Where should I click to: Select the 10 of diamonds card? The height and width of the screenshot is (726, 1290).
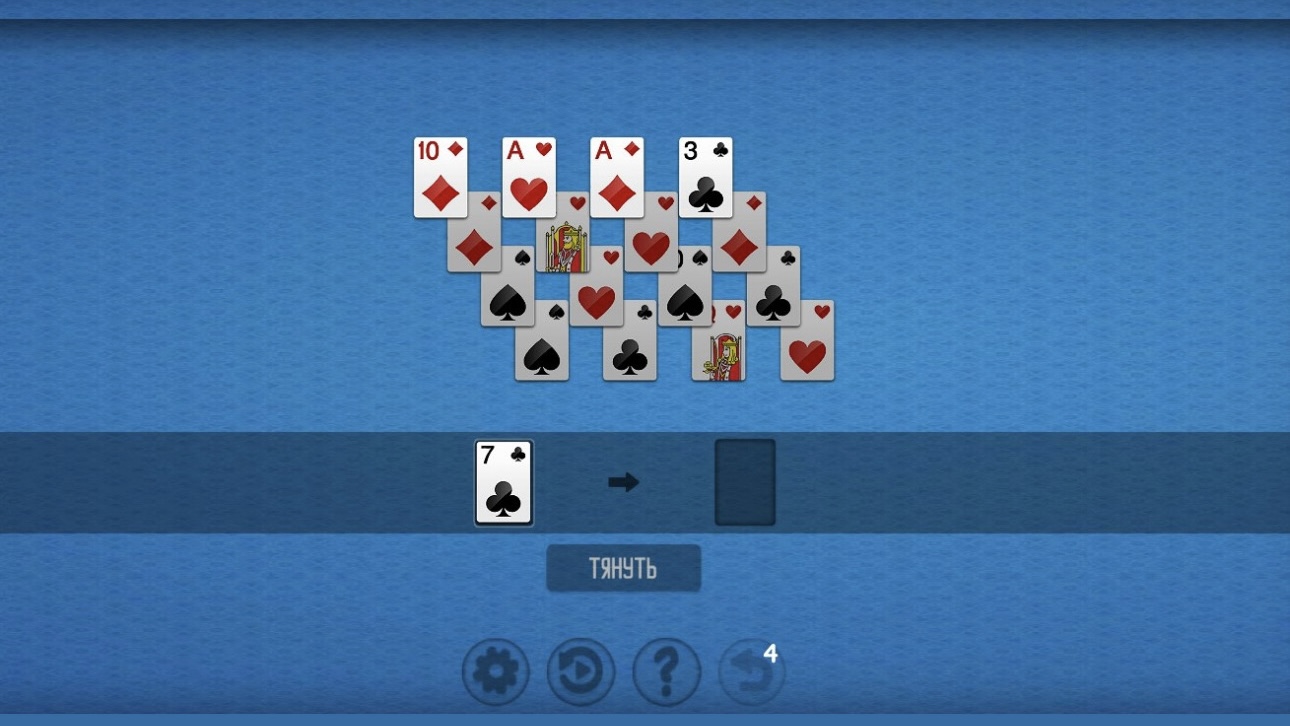pos(440,175)
